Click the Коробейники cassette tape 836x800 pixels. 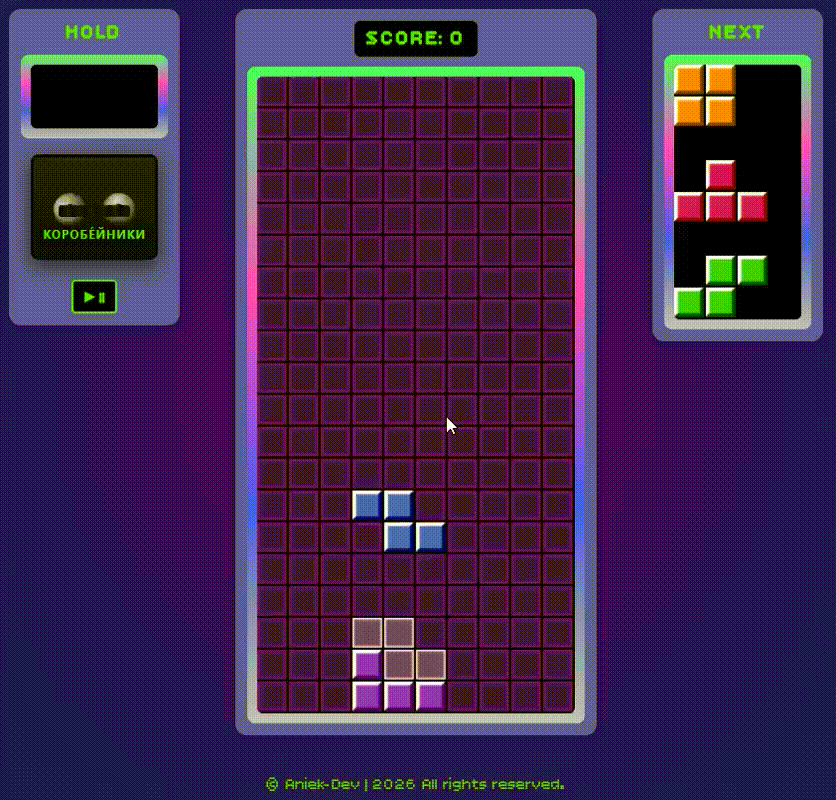(x=94, y=208)
